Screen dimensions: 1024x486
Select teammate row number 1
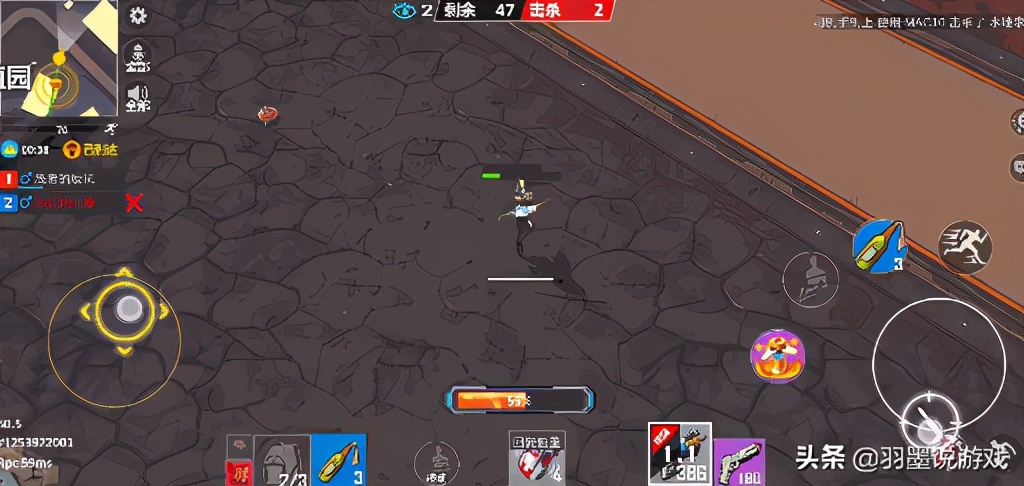click(60, 179)
